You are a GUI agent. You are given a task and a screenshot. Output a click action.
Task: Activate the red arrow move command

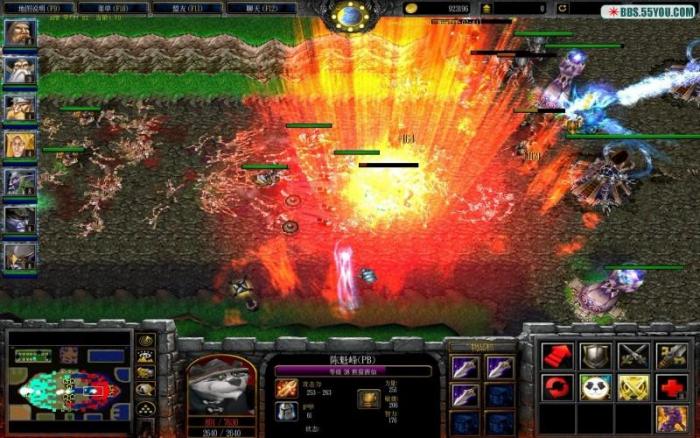point(558,355)
